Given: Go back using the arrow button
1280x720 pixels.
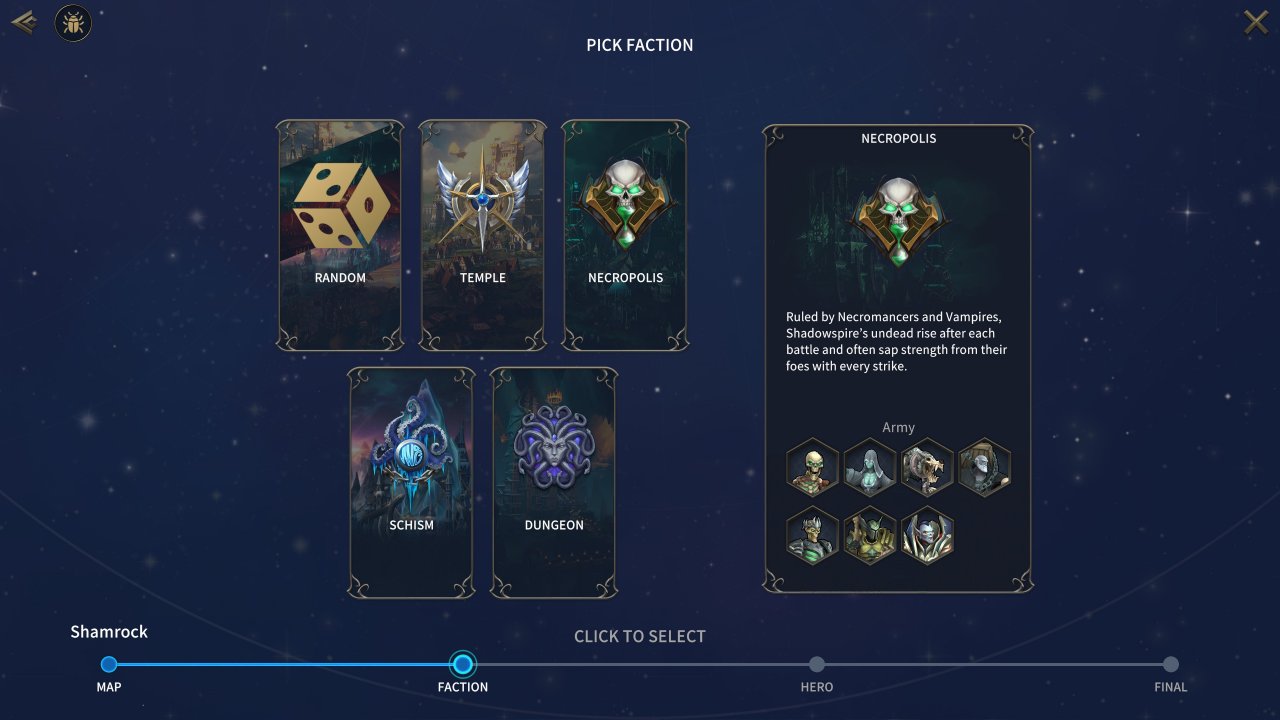Looking at the screenshot, I should [x=24, y=22].
